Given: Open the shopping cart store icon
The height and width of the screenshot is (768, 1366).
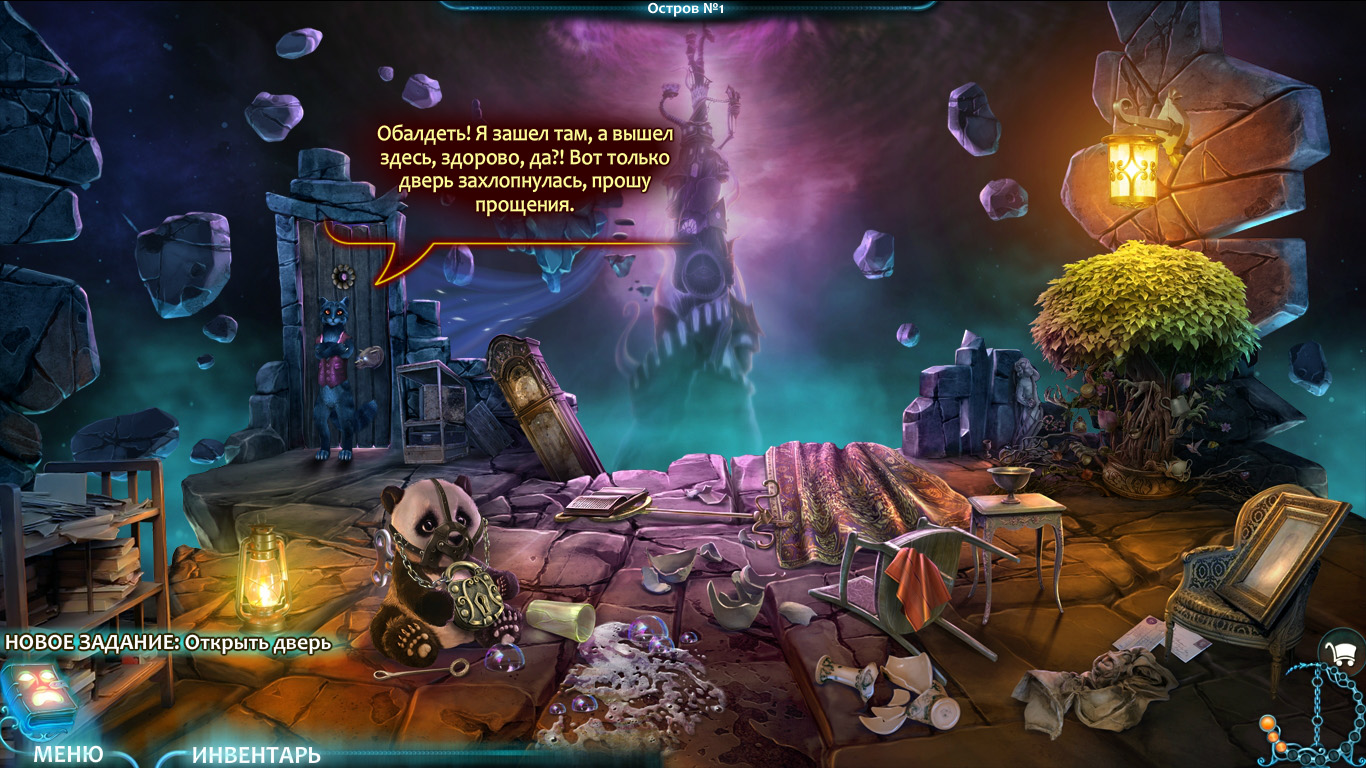Looking at the screenshot, I should [x=1342, y=655].
